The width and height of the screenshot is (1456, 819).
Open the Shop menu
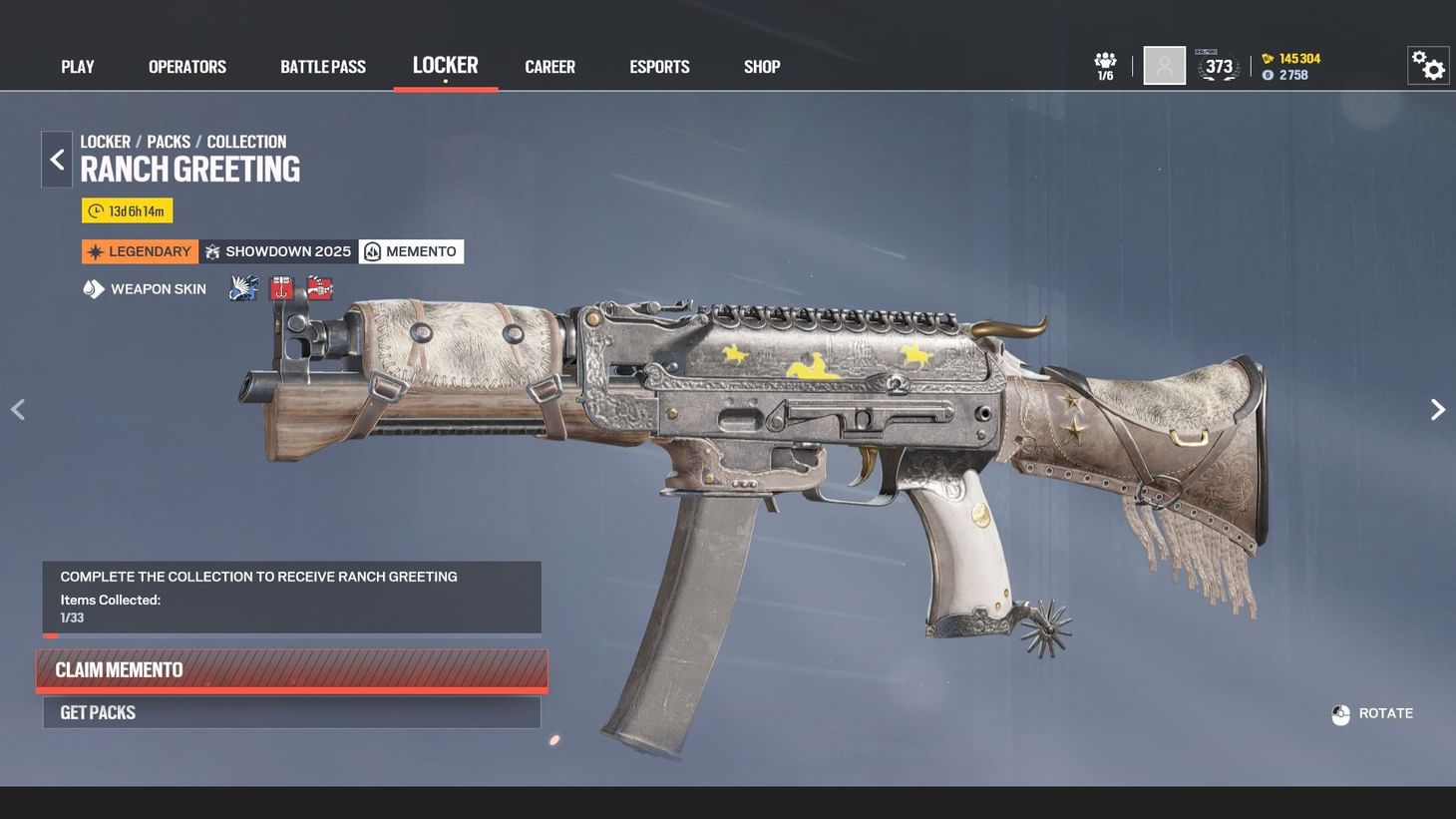tap(761, 66)
